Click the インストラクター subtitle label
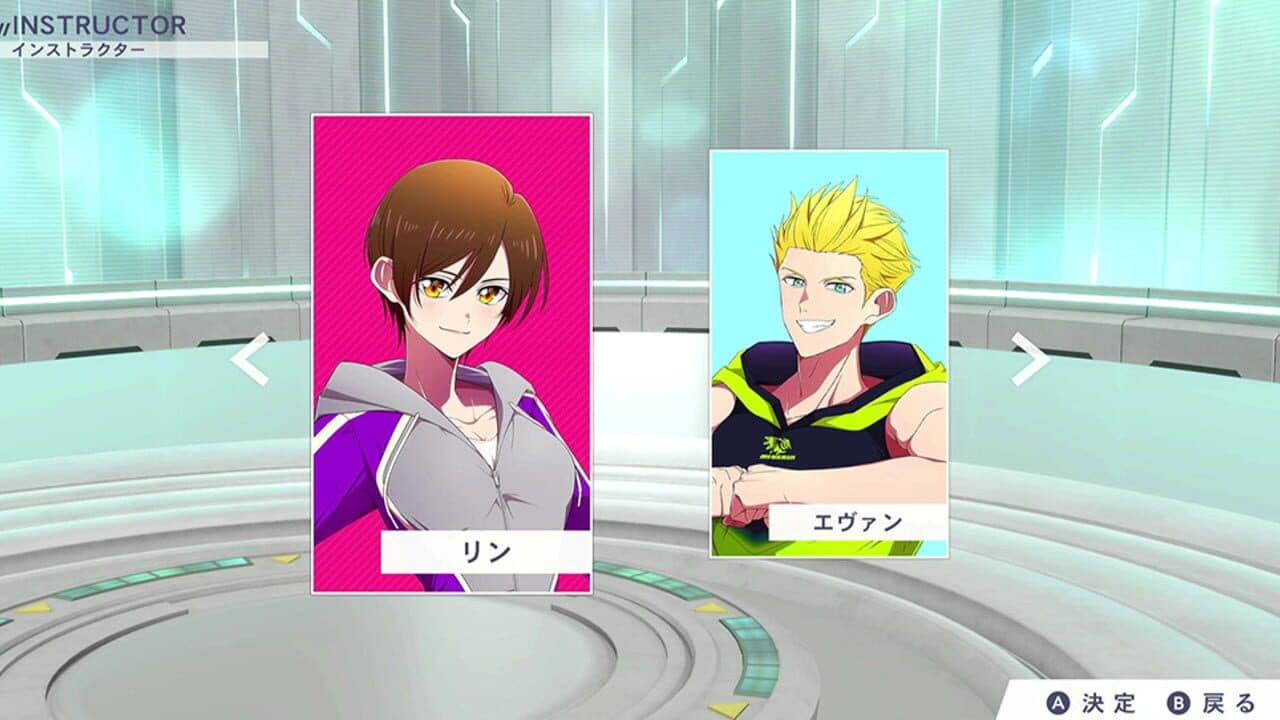 click(80, 47)
